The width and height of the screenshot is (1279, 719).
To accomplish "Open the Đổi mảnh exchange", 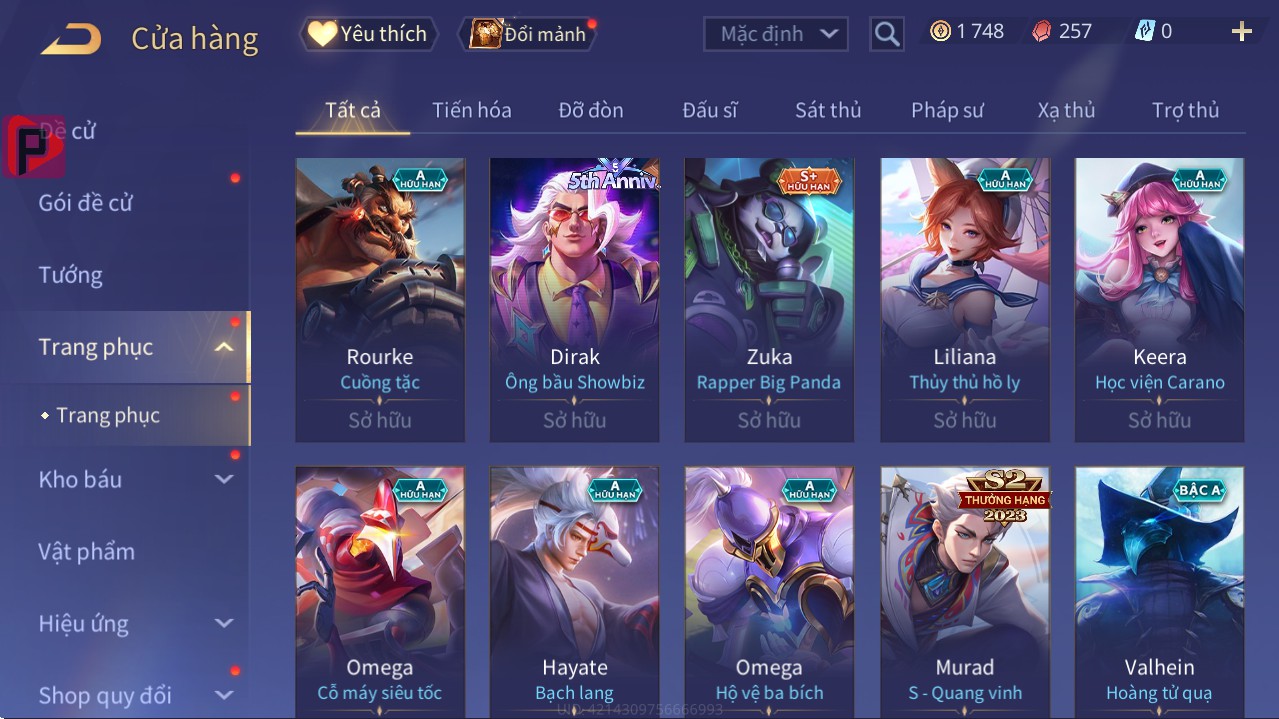I will pyautogui.click(x=528, y=34).
